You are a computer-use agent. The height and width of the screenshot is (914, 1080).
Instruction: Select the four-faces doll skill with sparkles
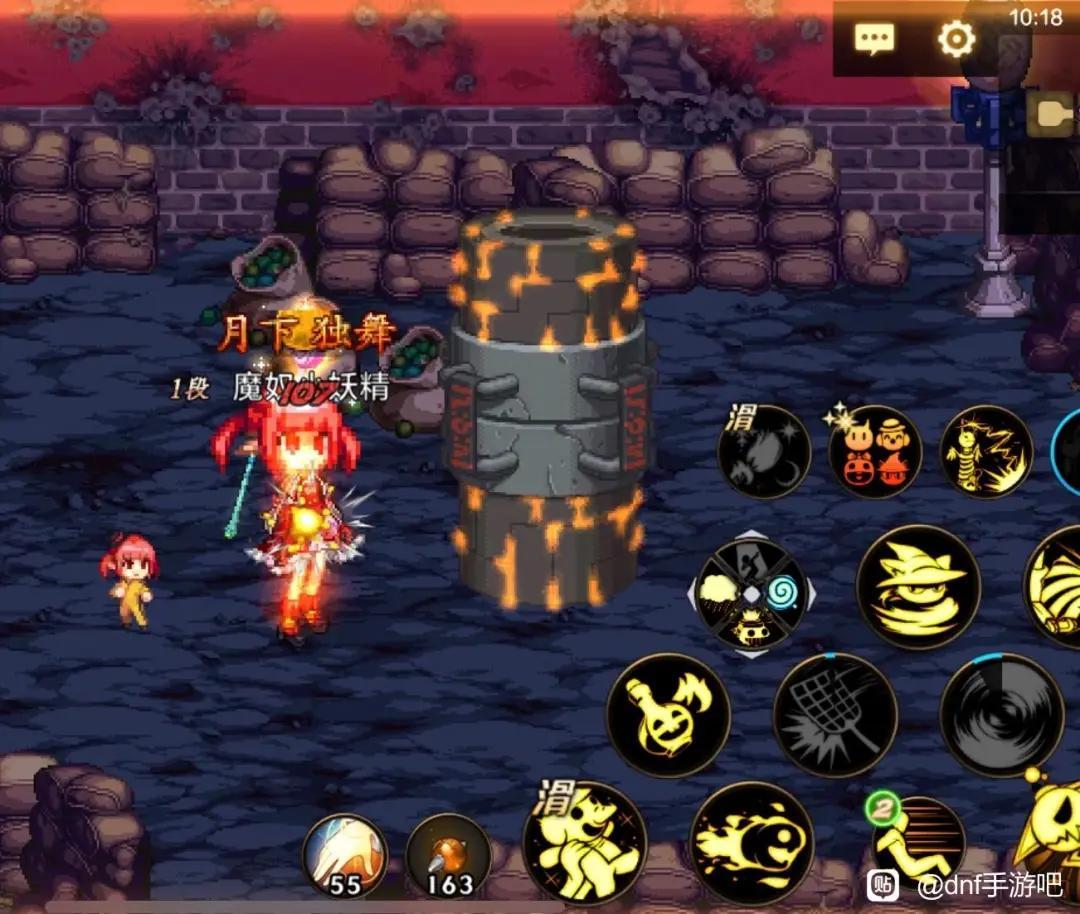point(874,452)
